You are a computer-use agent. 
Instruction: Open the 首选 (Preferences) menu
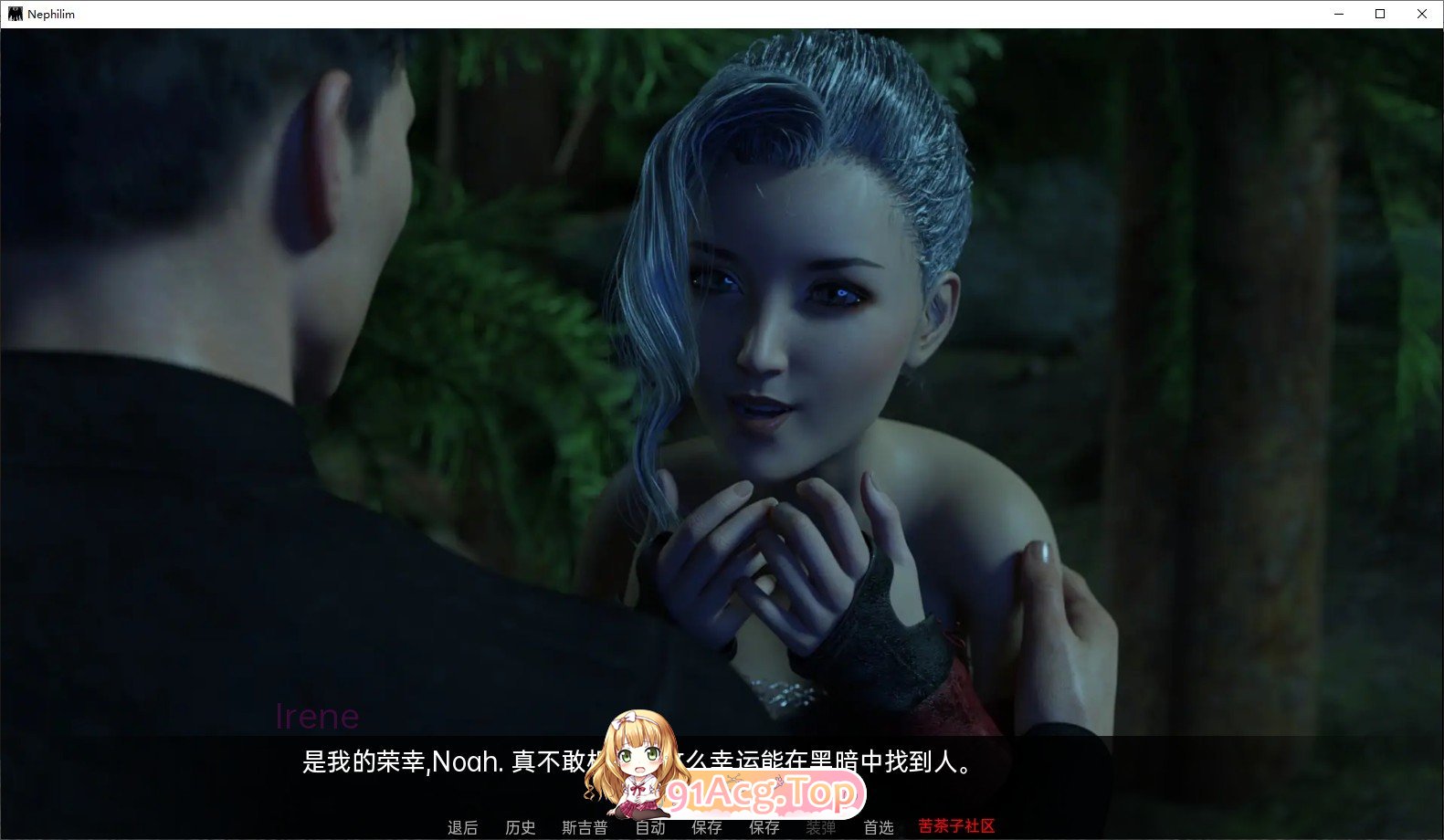[x=878, y=827]
